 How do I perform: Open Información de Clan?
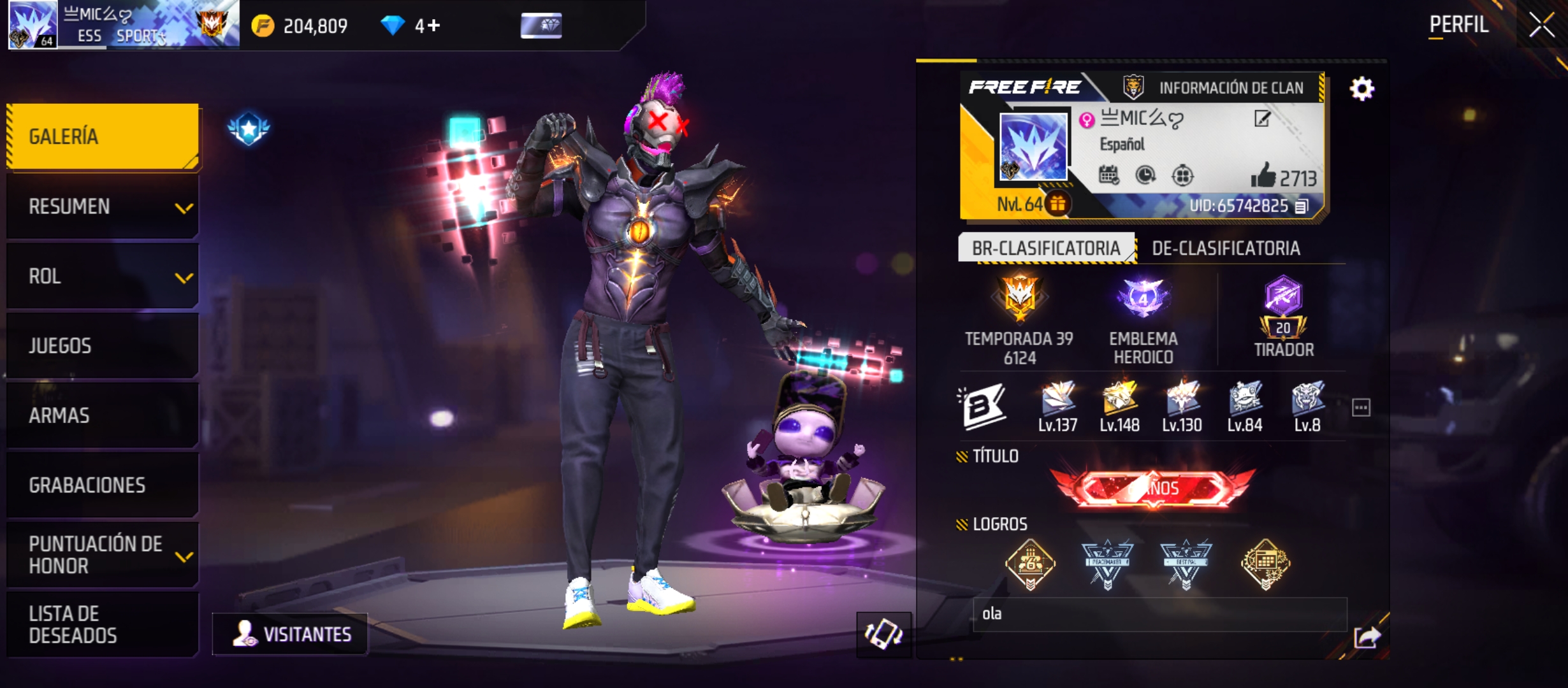point(1217,87)
